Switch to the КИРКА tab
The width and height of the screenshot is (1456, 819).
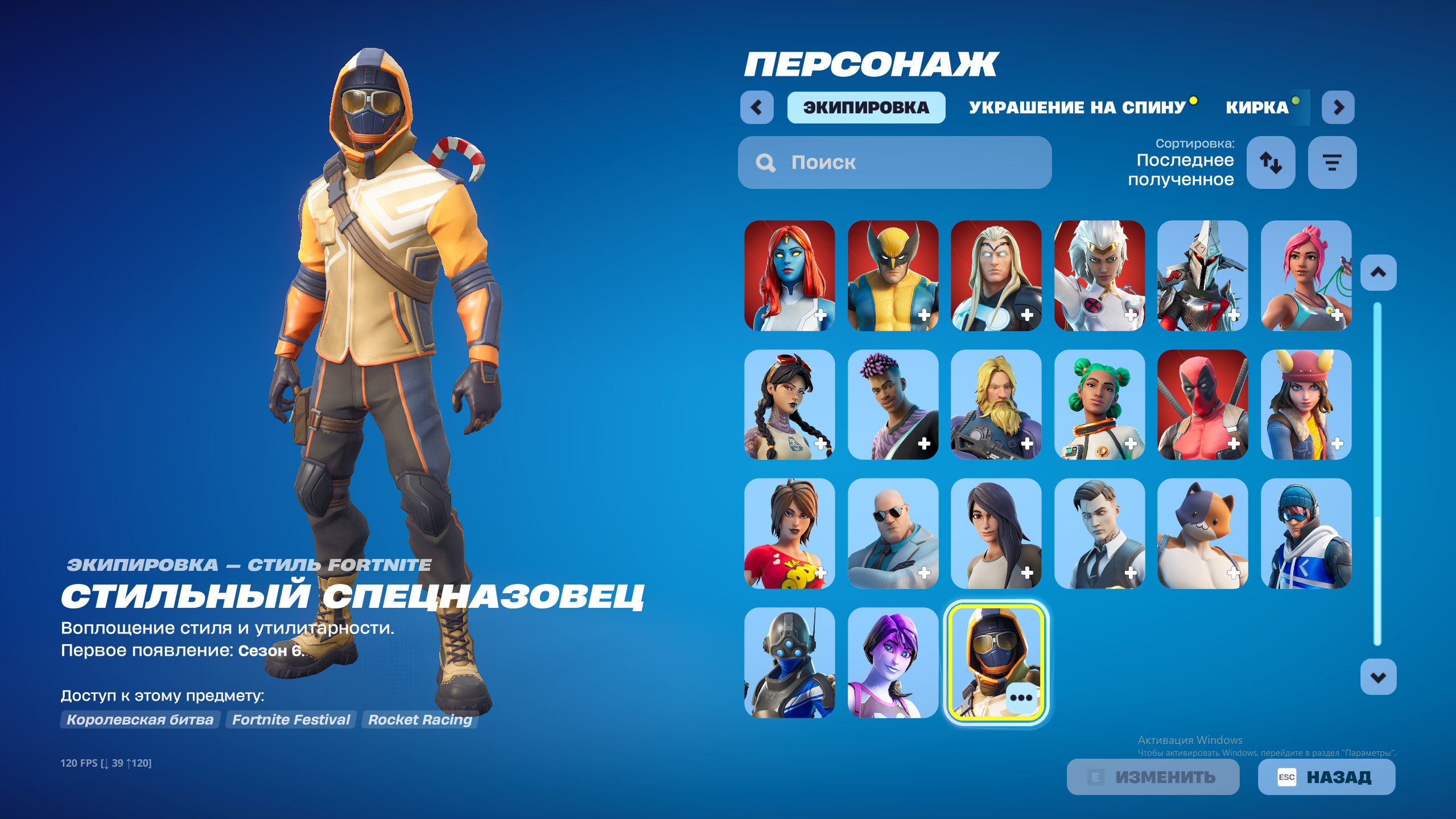(1256, 107)
